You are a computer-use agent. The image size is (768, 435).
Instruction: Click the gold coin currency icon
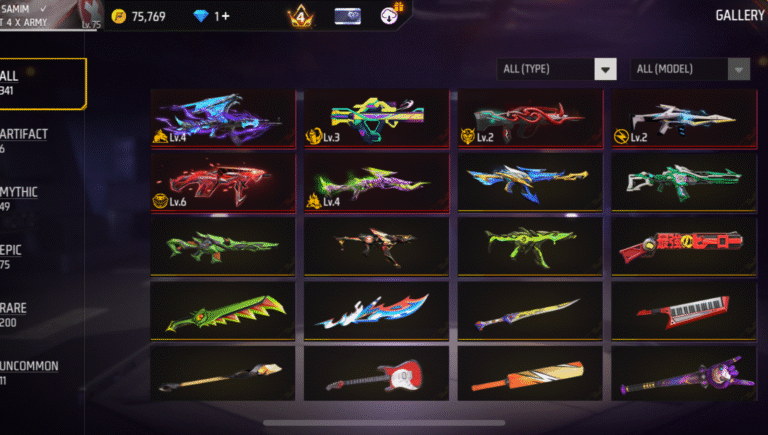(119, 16)
